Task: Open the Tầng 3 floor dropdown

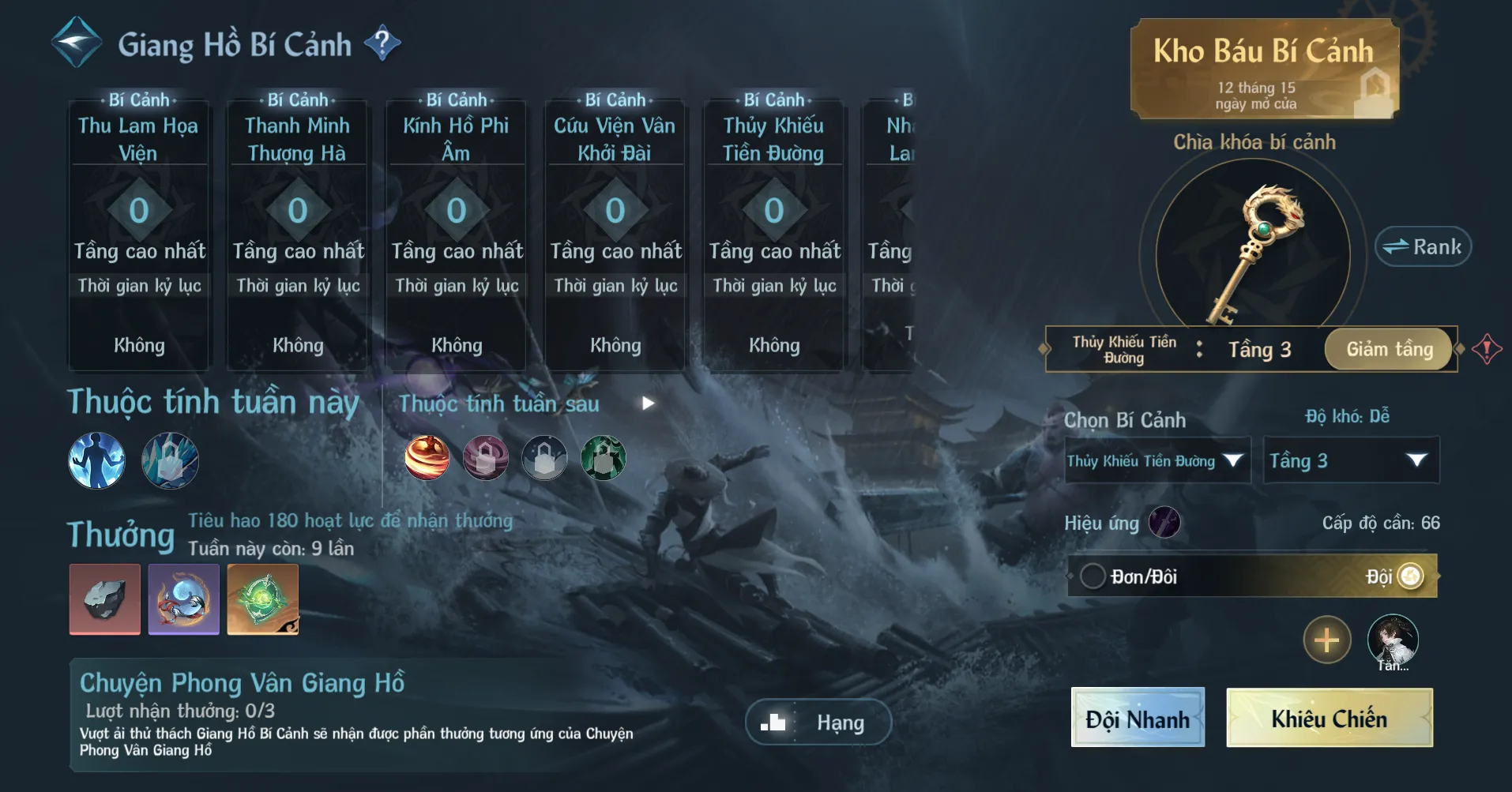Action: [1351, 460]
